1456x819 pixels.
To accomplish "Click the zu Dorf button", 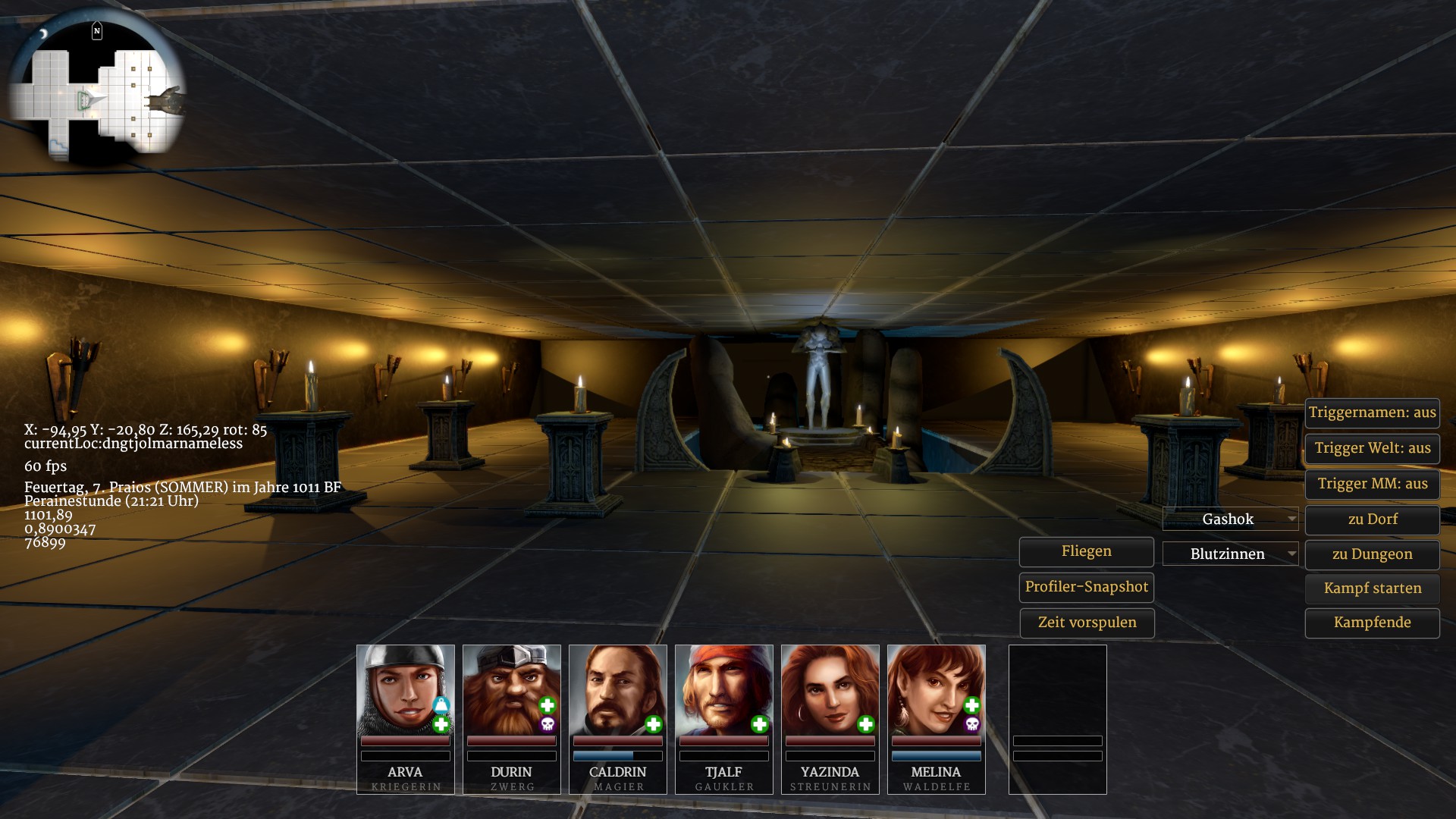I will point(1372,519).
